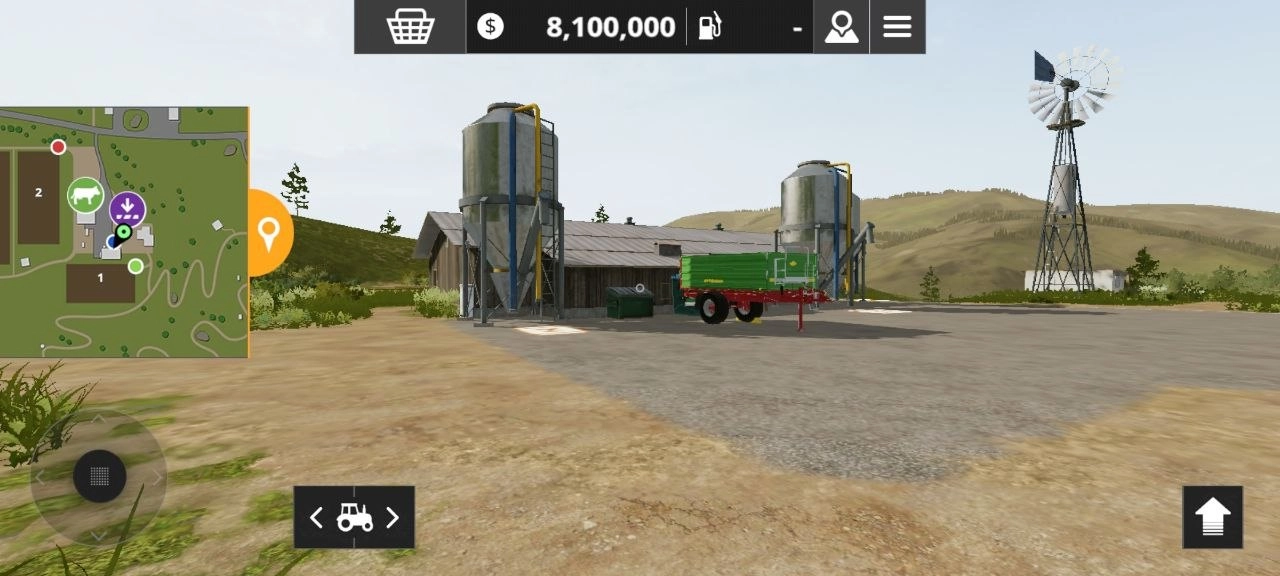This screenshot has height=576, width=1280.
Task: Tap the orange map pin tab
Action: [268, 233]
